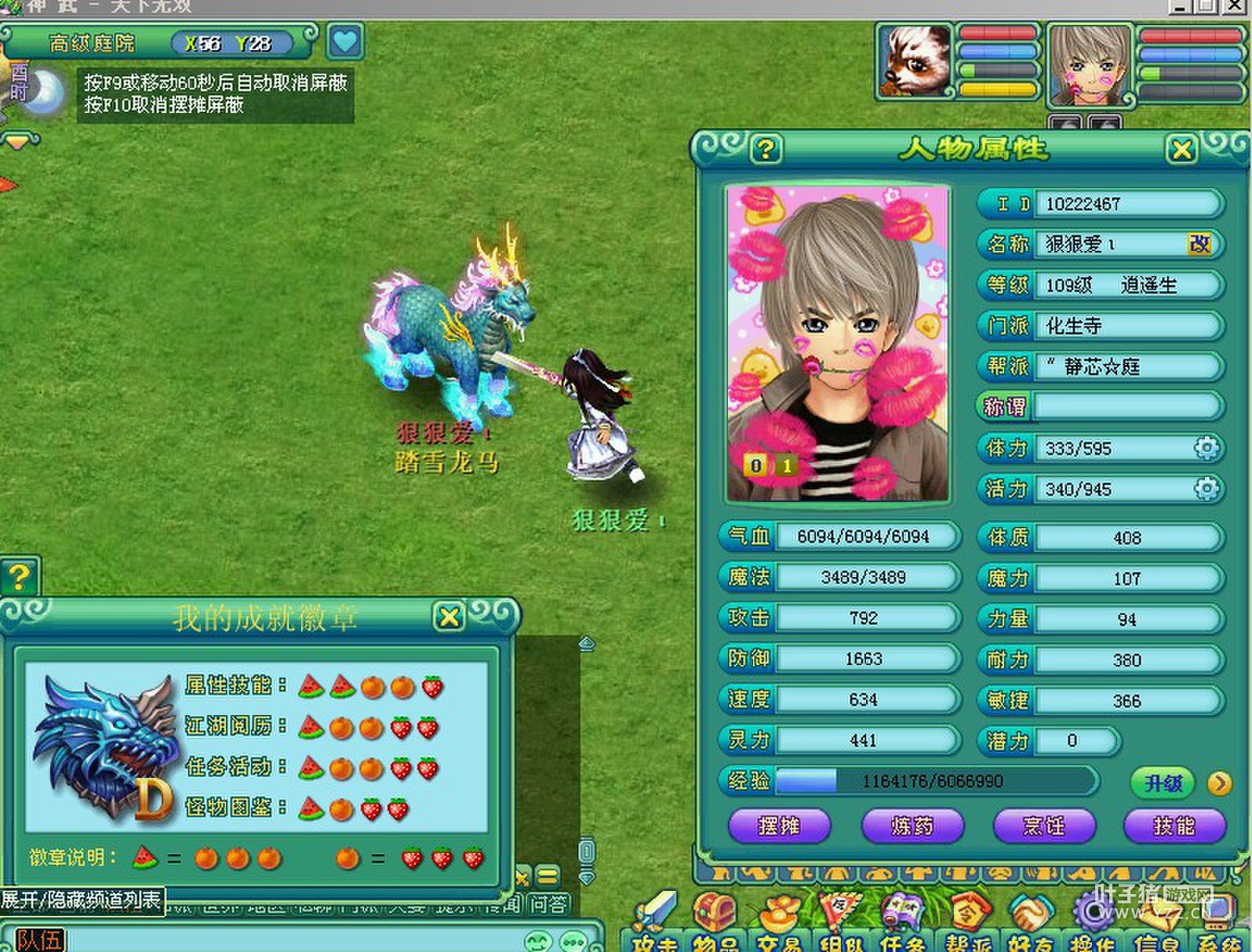
Task: Click the 队伍 team channel selector
Action: (x=41, y=939)
